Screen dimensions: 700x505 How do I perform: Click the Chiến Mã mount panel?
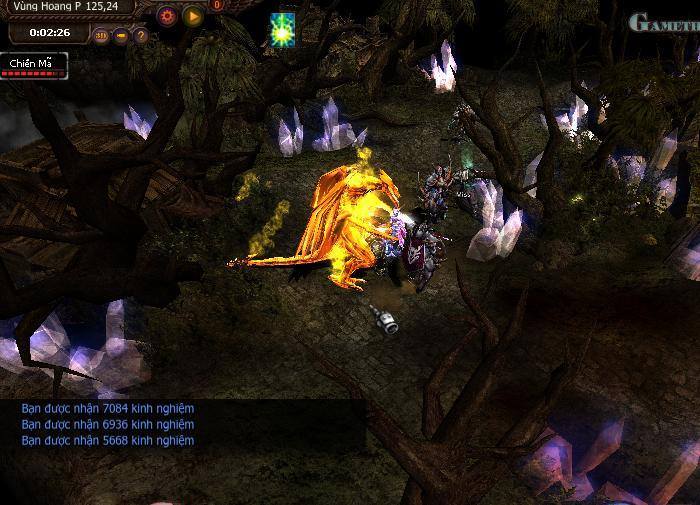click(x=33, y=66)
